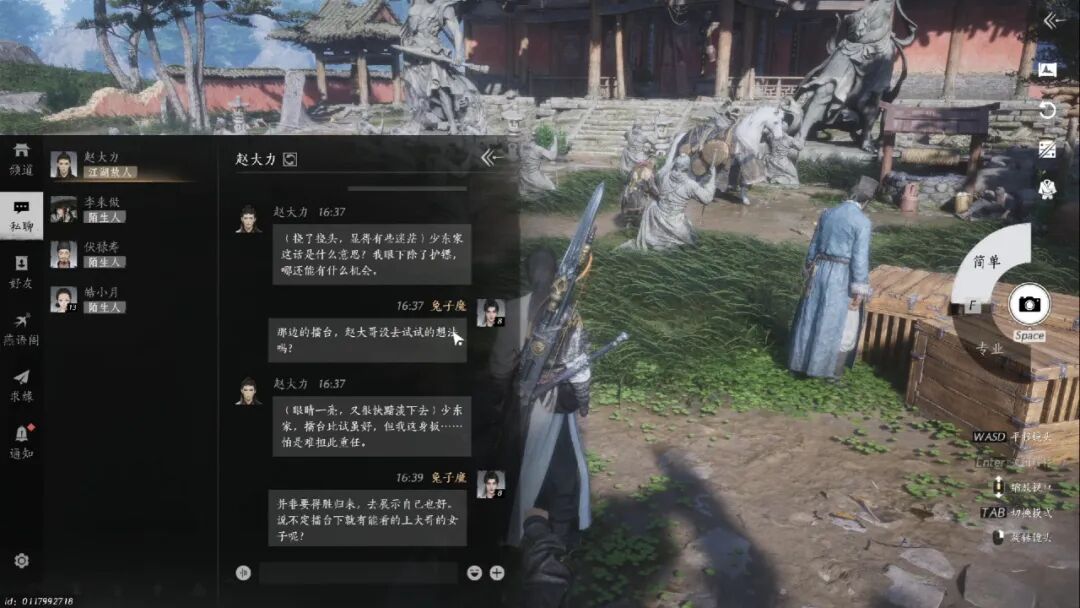Image resolution: width=1080 pixels, height=608 pixels.
Task: Open the 燕语阁 tab
Action: click(x=21, y=328)
